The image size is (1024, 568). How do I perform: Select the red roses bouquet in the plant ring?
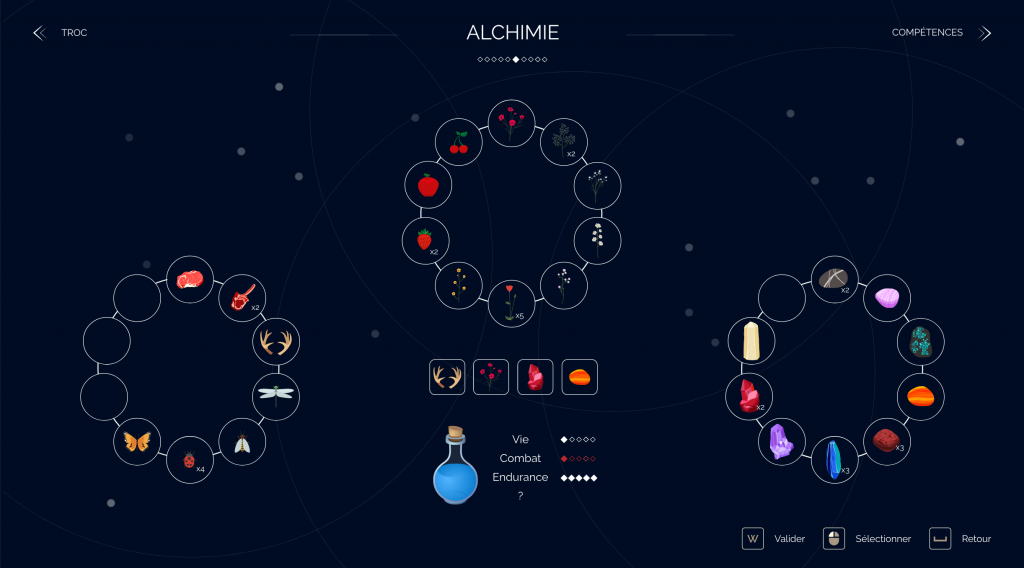(x=511, y=123)
